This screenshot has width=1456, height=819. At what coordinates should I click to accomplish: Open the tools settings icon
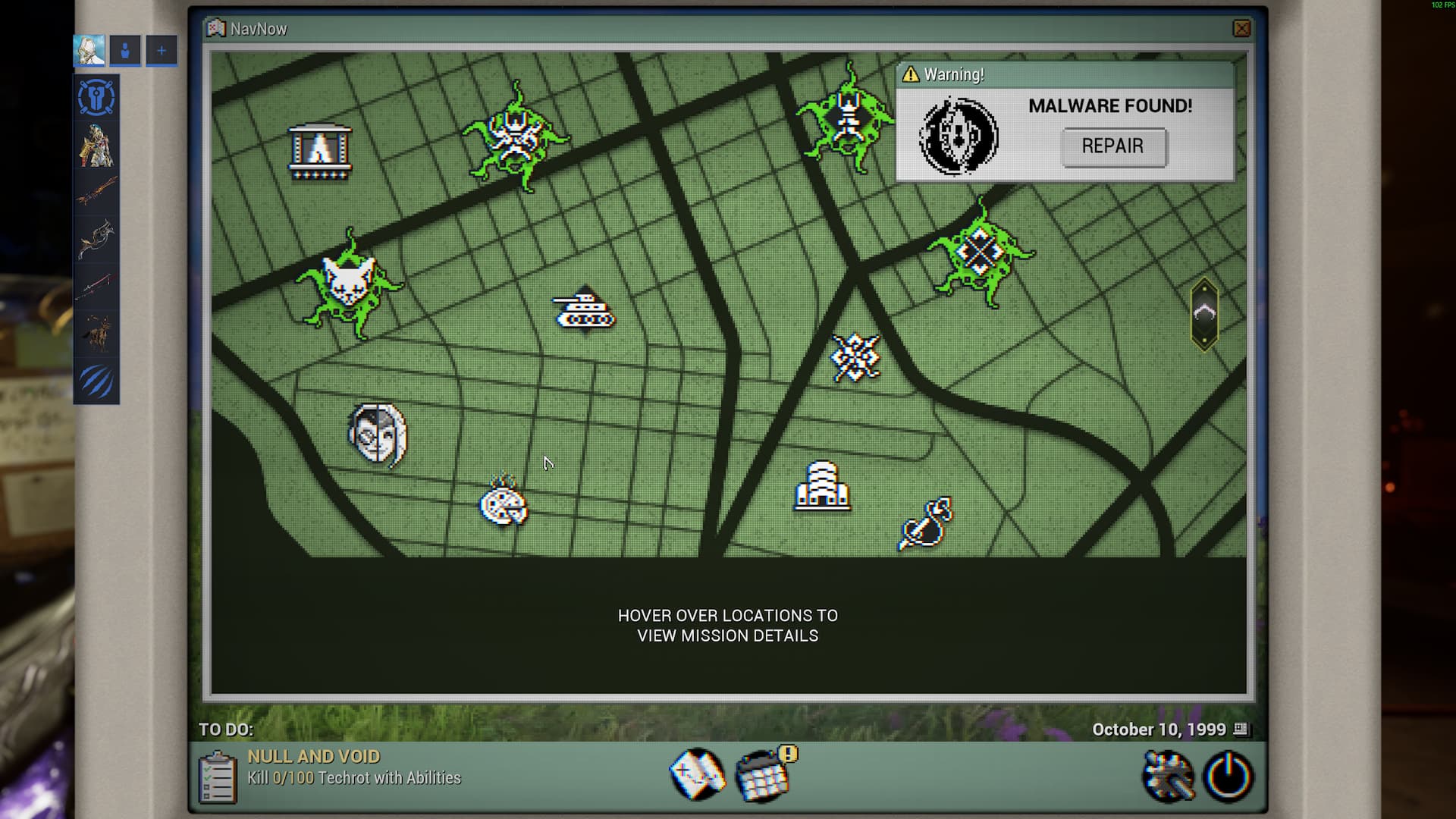1169,776
